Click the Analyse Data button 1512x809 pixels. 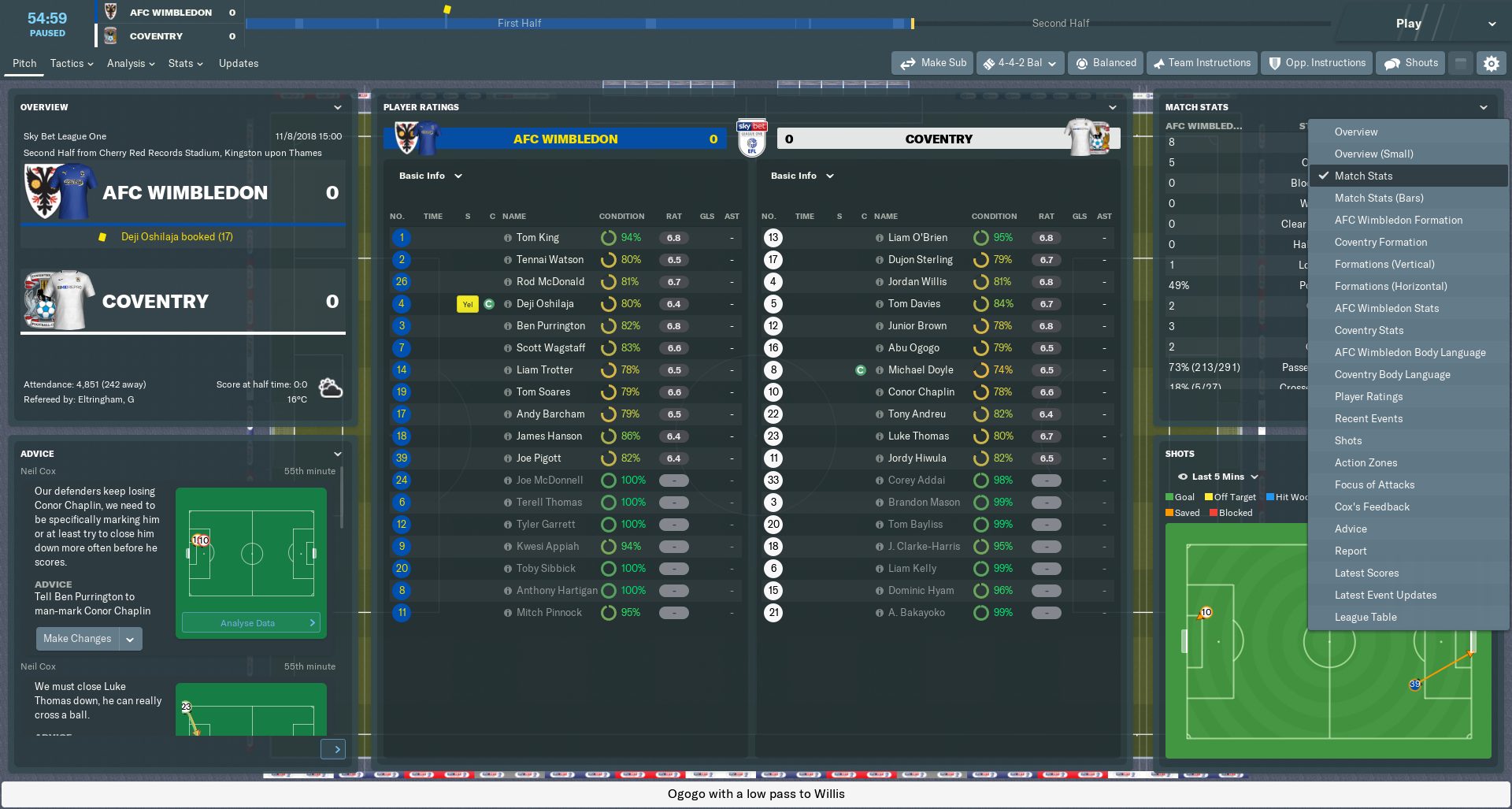pos(250,622)
